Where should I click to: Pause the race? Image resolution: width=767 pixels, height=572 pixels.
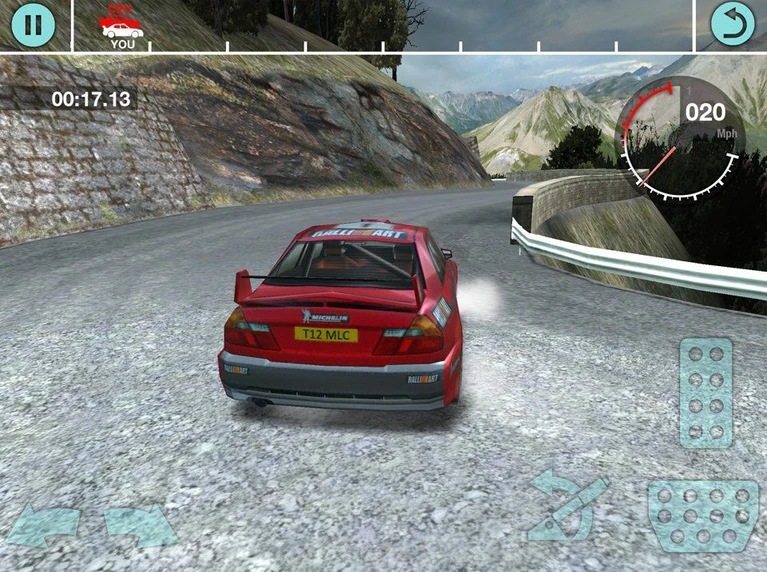(x=33, y=25)
